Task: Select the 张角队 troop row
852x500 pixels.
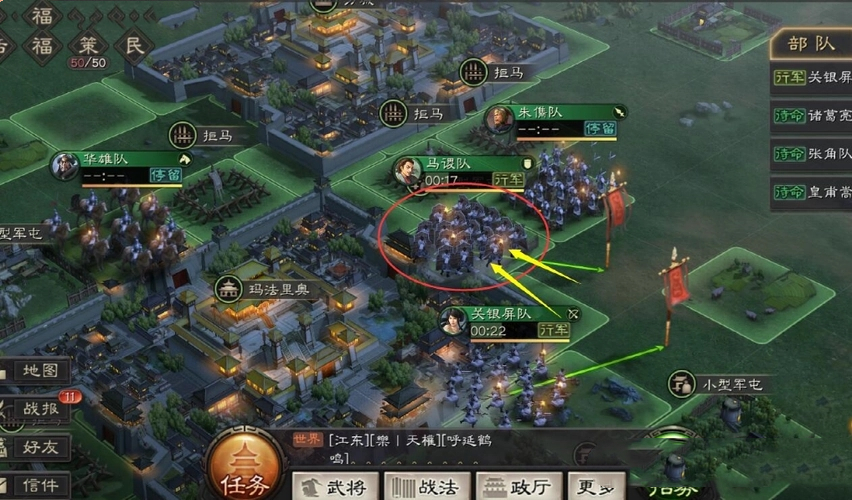Action: coord(812,153)
